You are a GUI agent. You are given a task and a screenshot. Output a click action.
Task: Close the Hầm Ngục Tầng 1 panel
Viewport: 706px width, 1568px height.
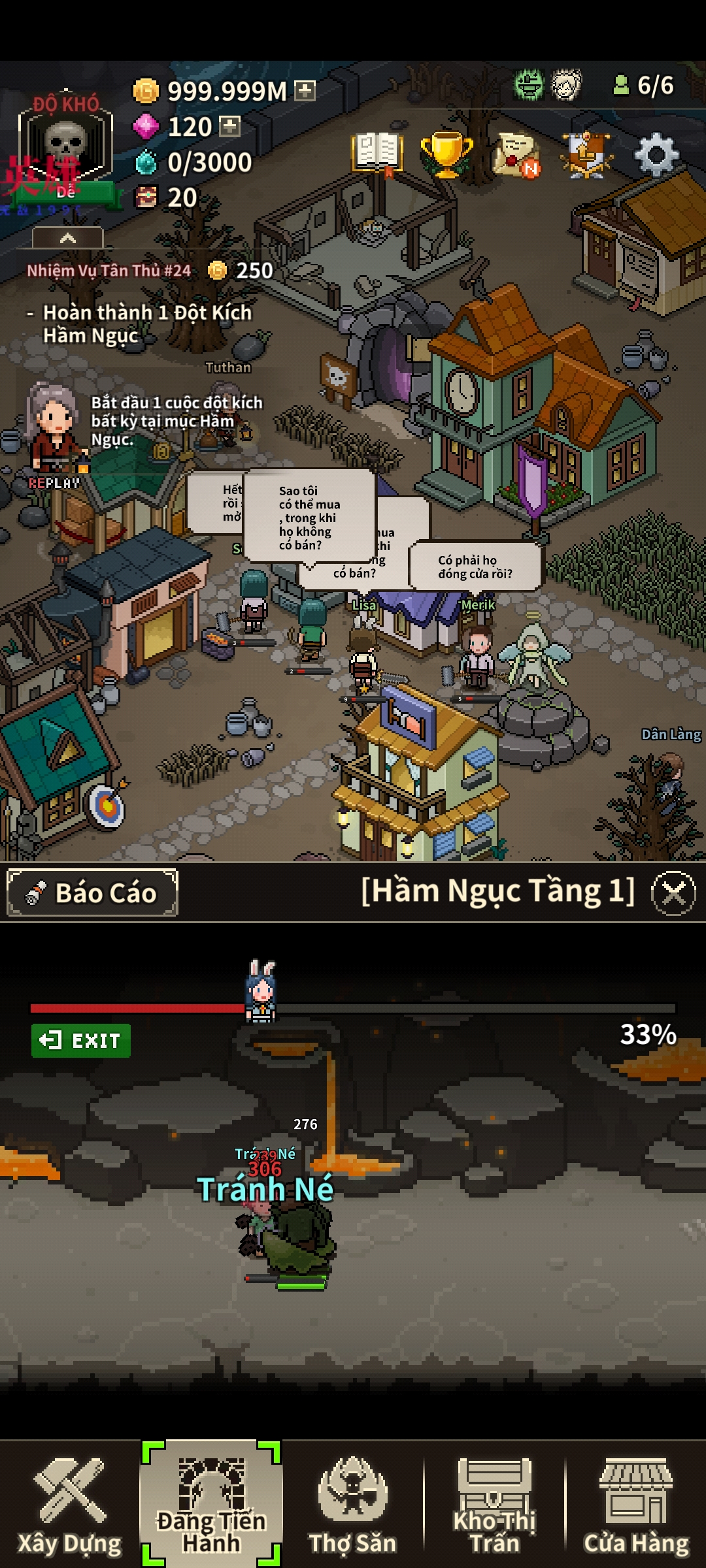[673, 893]
